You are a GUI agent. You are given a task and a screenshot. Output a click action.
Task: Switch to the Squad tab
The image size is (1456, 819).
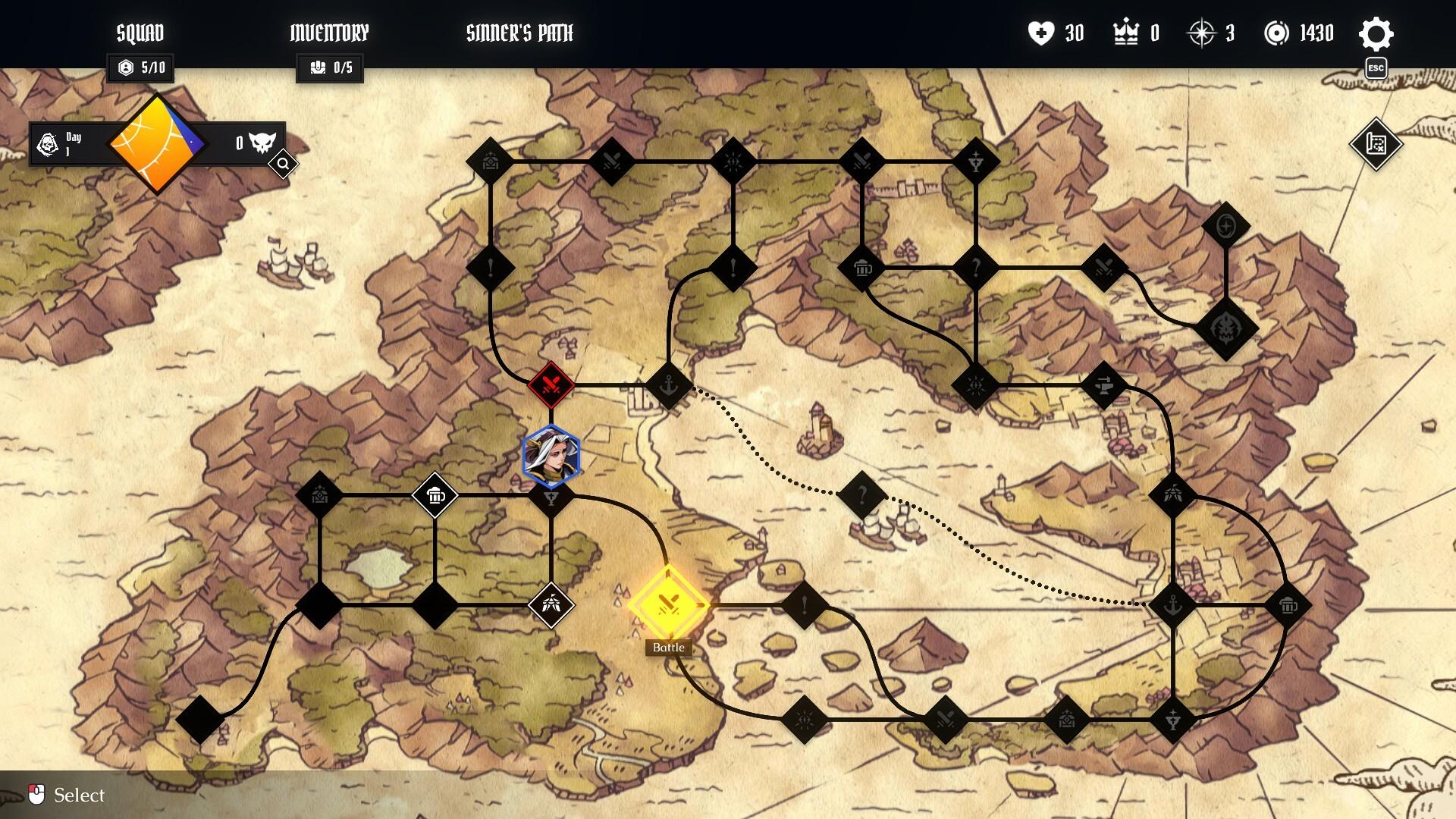pos(140,33)
